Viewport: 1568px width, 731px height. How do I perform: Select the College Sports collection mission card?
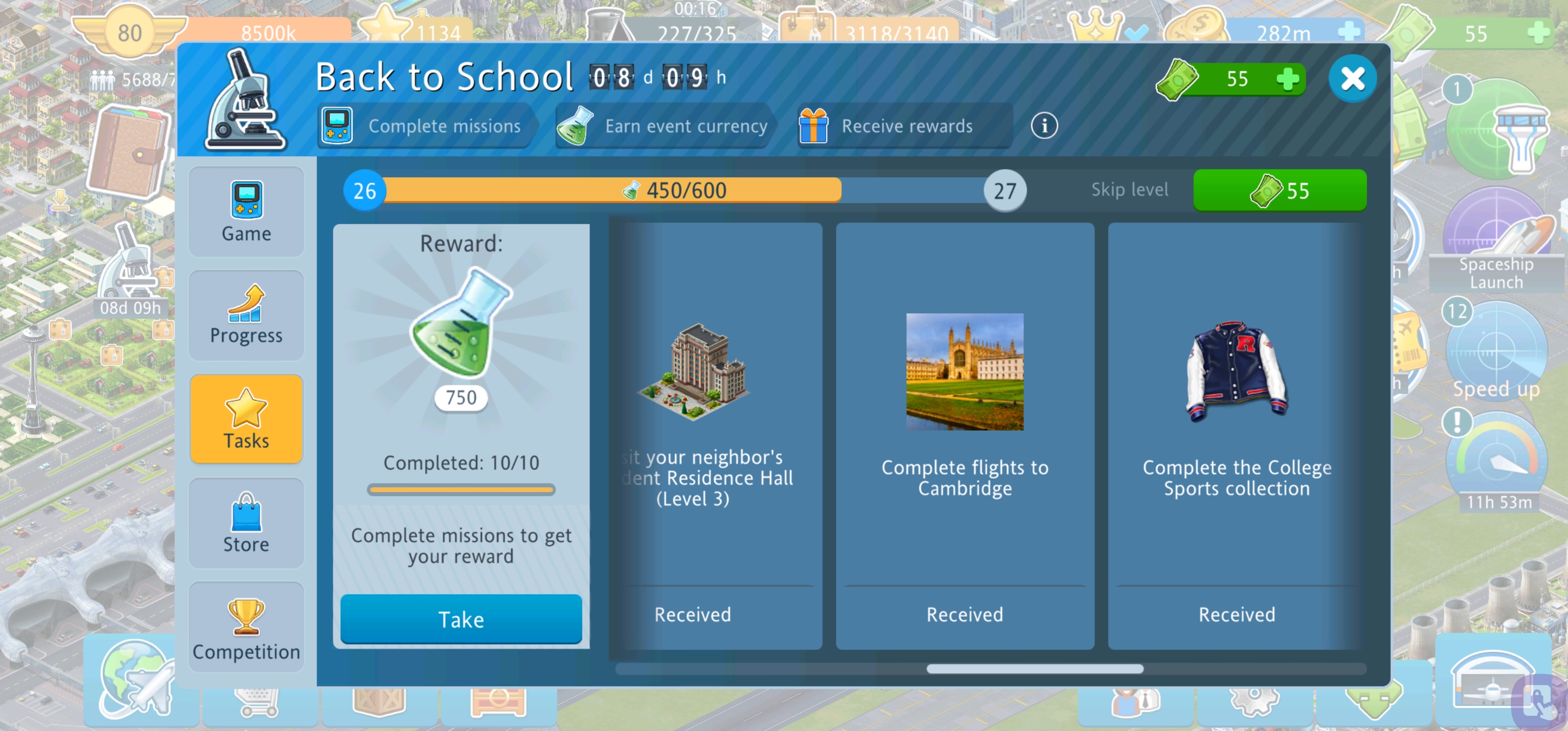(1236, 435)
